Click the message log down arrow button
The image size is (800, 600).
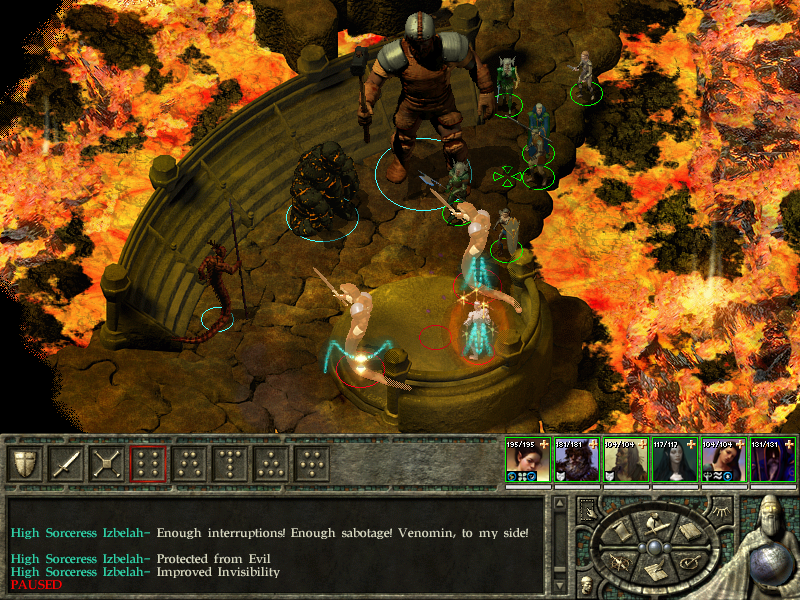click(560, 585)
